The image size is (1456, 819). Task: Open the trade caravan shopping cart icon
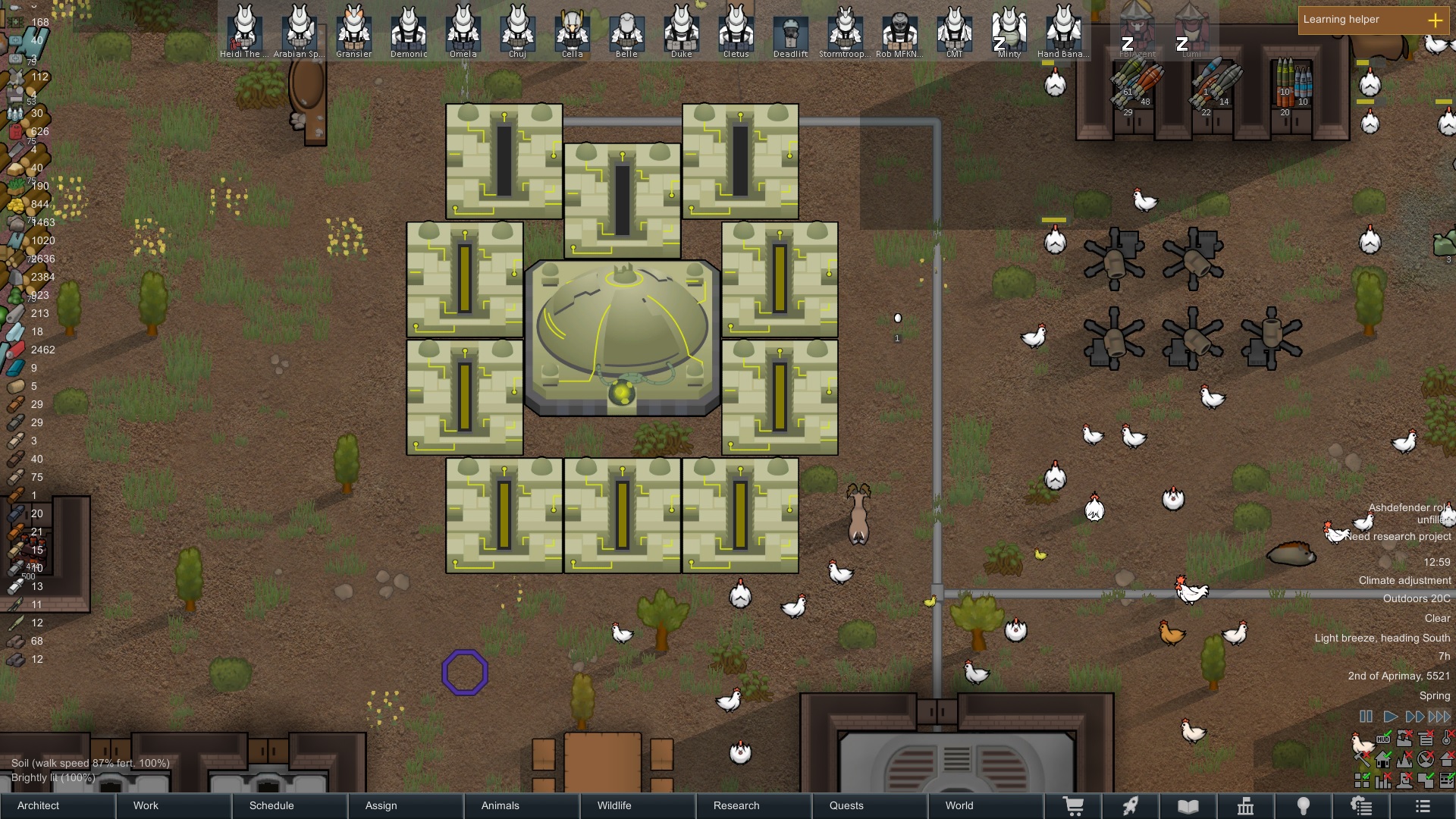(1075, 806)
